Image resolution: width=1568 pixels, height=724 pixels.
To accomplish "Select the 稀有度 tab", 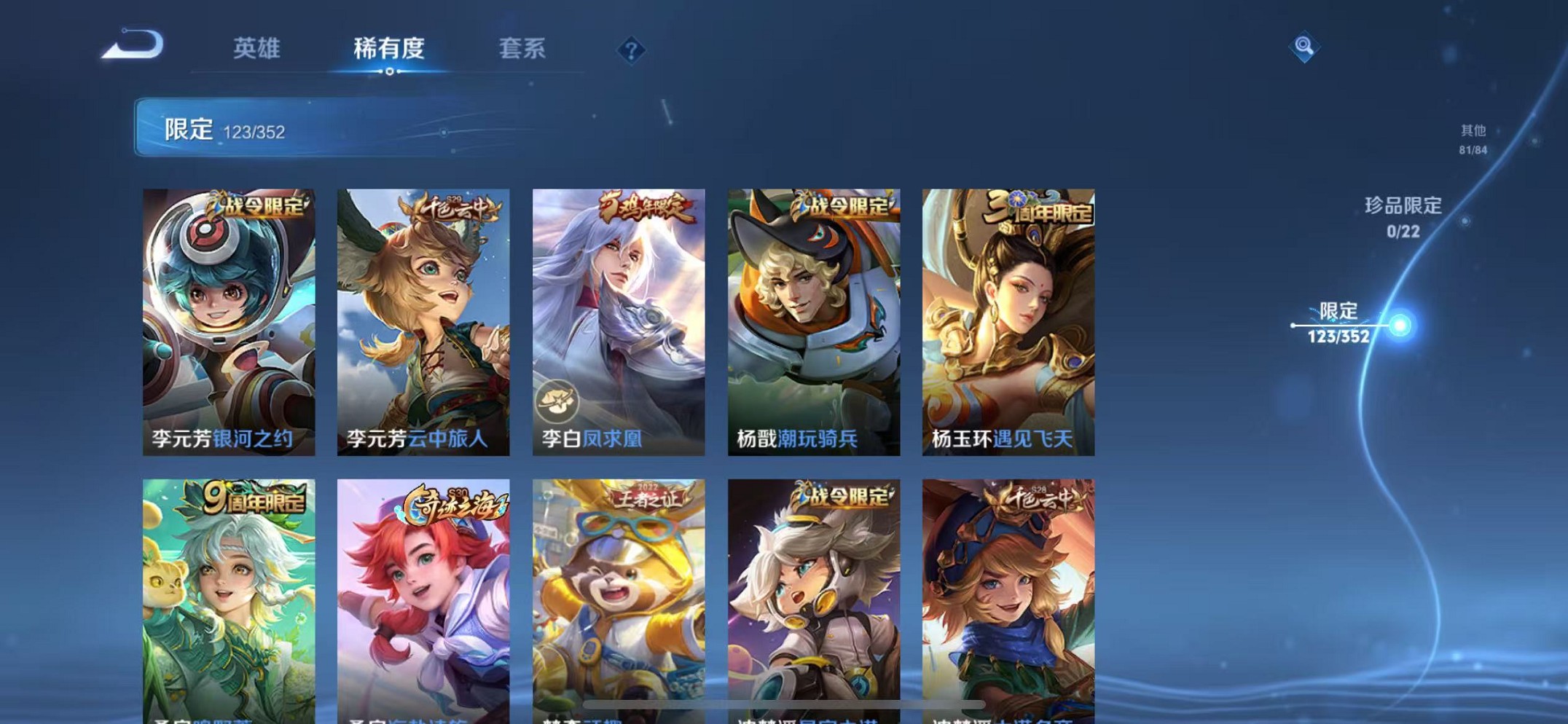I will click(x=390, y=48).
